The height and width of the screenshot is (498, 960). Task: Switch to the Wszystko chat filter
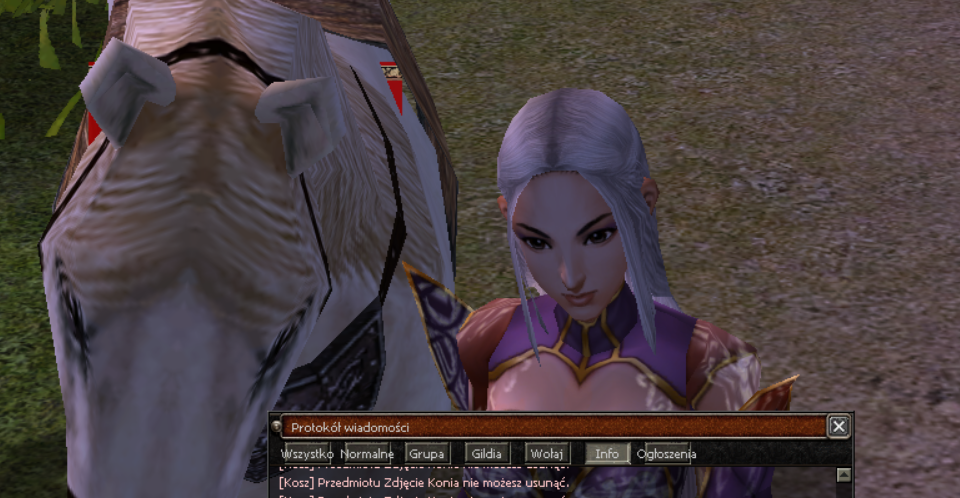click(x=306, y=453)
